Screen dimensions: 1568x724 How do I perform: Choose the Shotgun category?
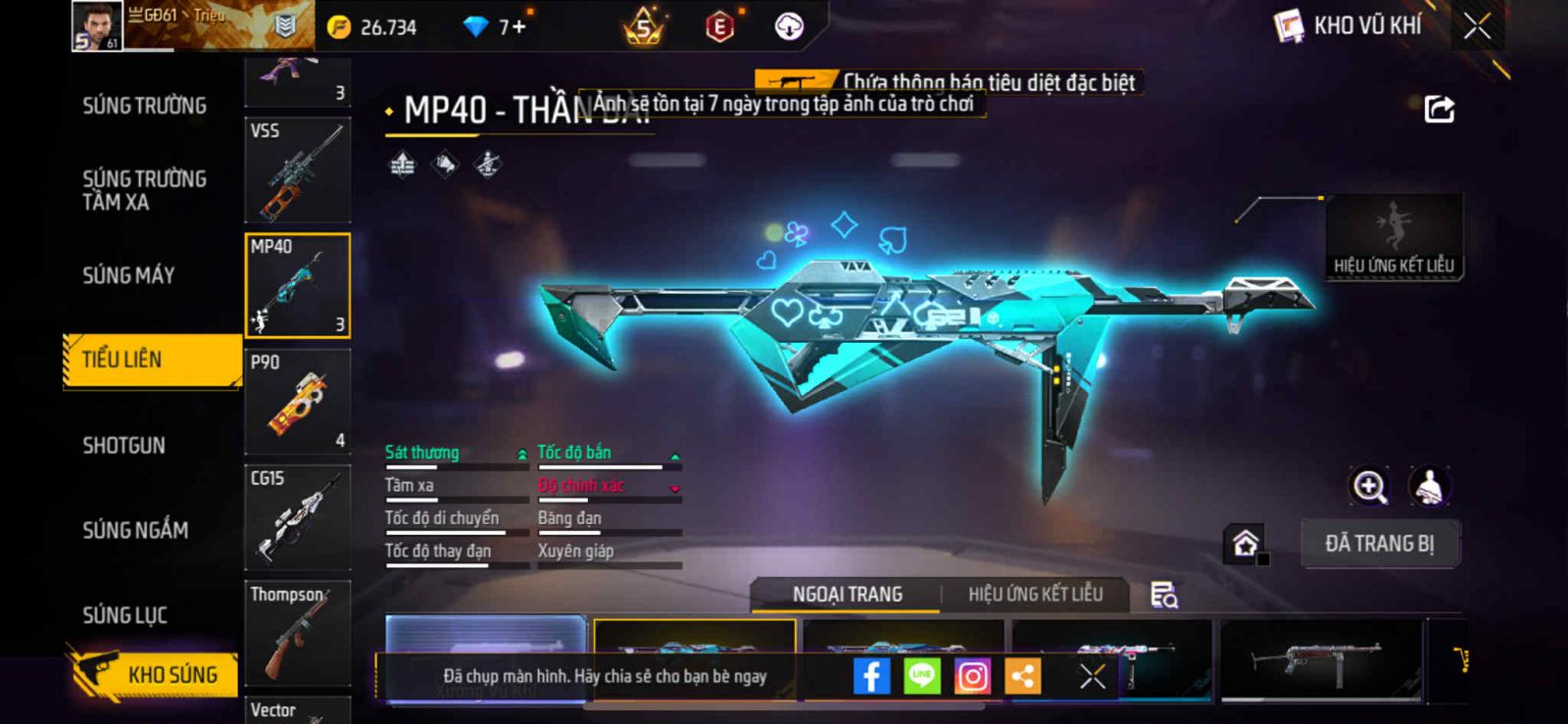[124, 446]
